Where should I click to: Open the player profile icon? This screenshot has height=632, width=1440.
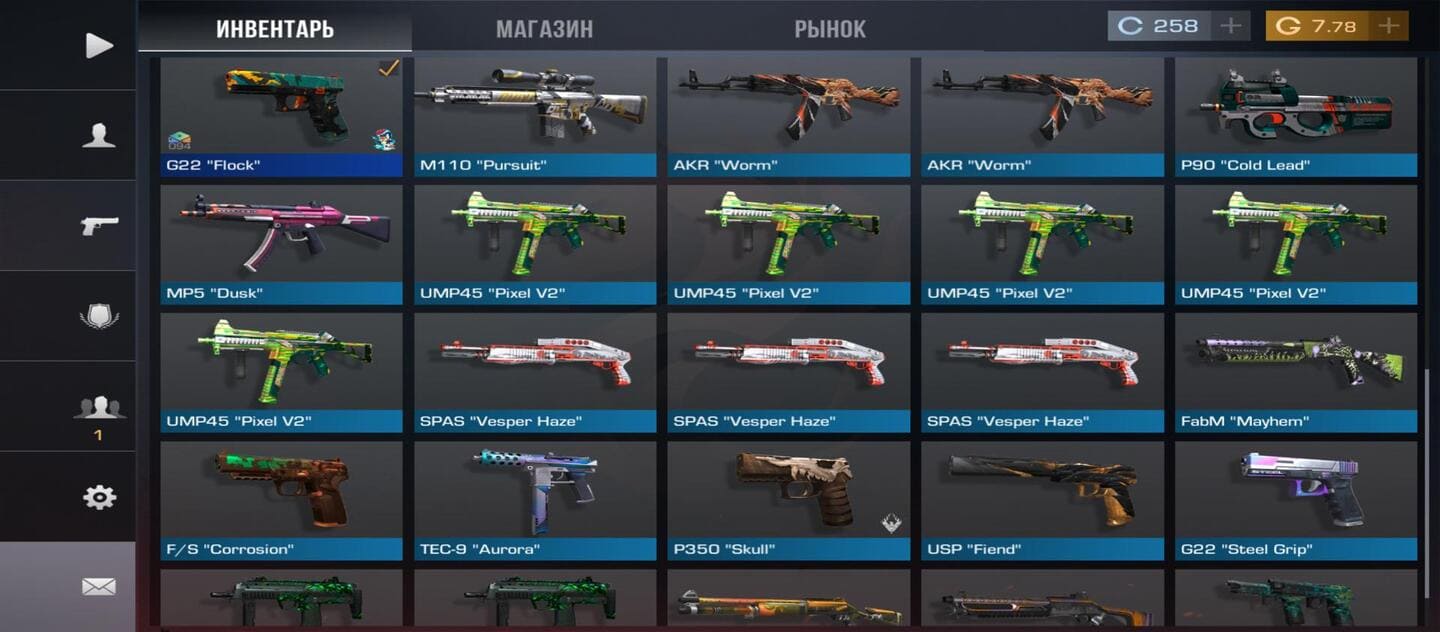[98, 135]
